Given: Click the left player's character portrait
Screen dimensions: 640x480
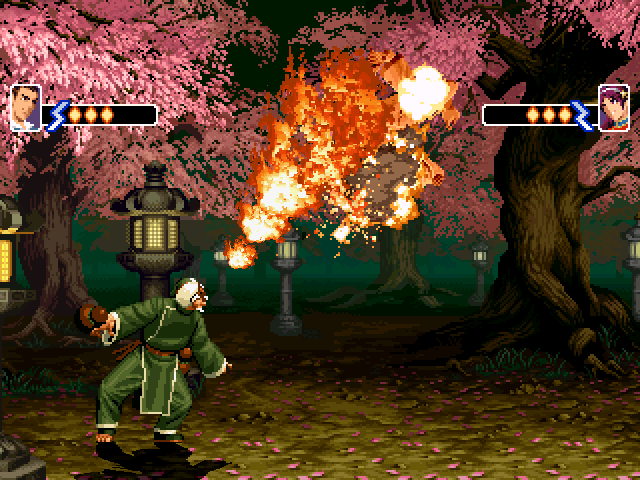Looking at the screenshot, I should click(x=25, y=108).
